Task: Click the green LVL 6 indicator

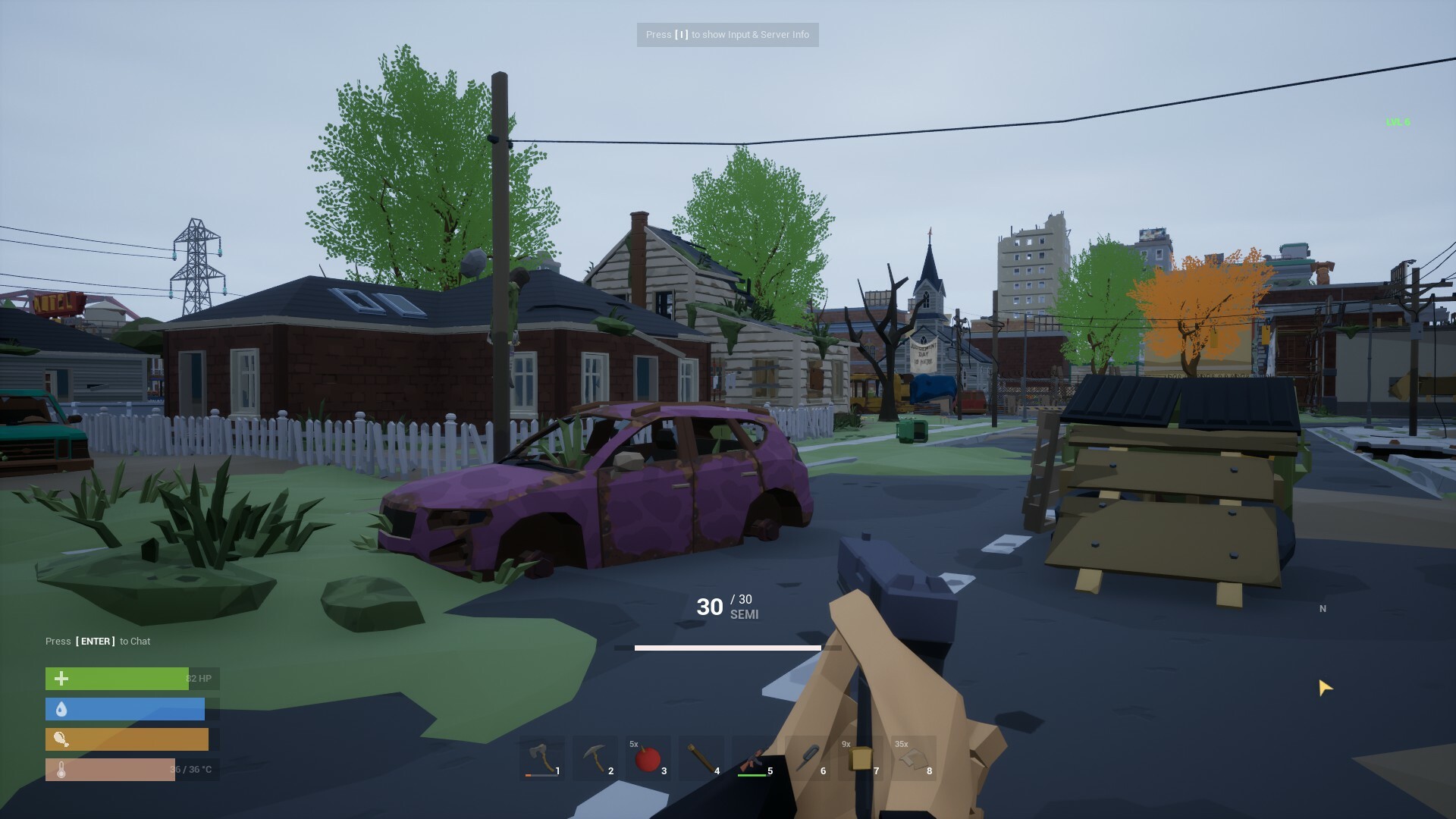Action: [x=1398, y=121]
